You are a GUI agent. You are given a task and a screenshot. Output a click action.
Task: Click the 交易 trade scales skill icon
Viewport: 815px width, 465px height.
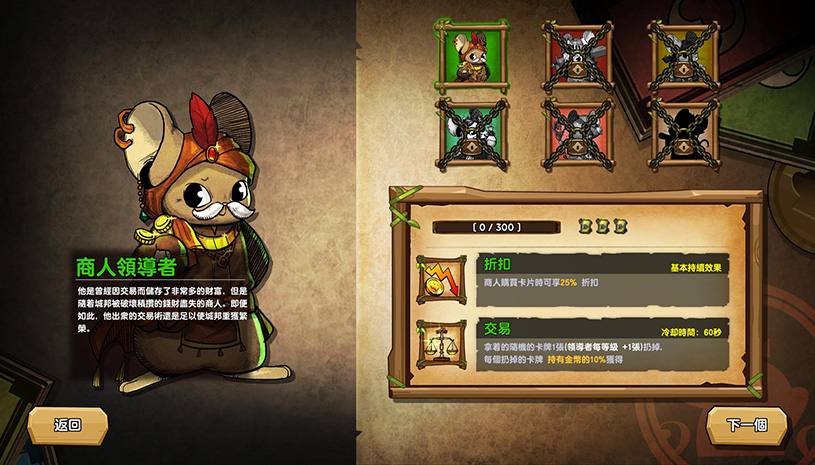pos(441,346)
